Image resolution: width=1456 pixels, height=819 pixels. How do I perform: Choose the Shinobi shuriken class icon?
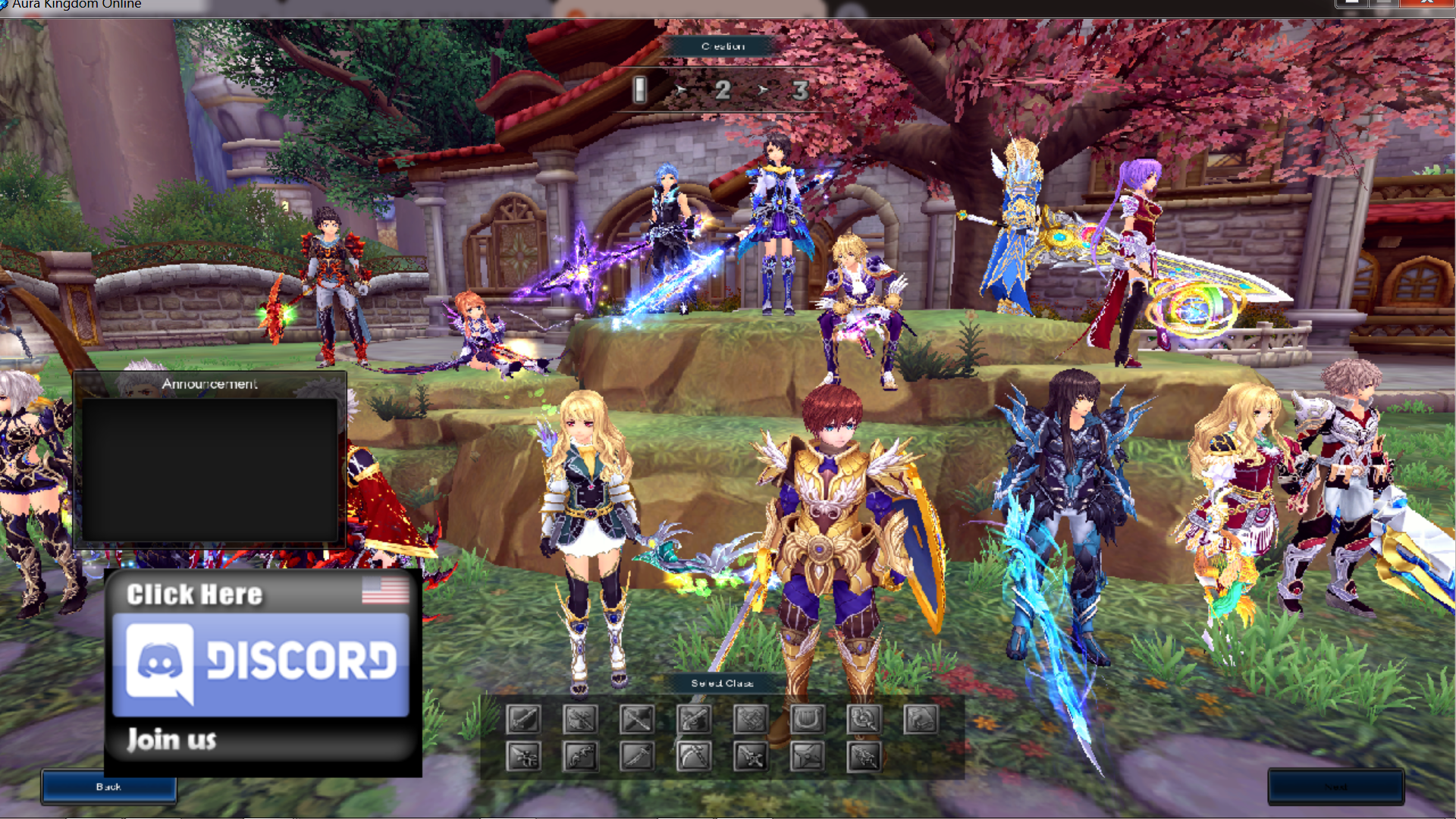(807, 756)
